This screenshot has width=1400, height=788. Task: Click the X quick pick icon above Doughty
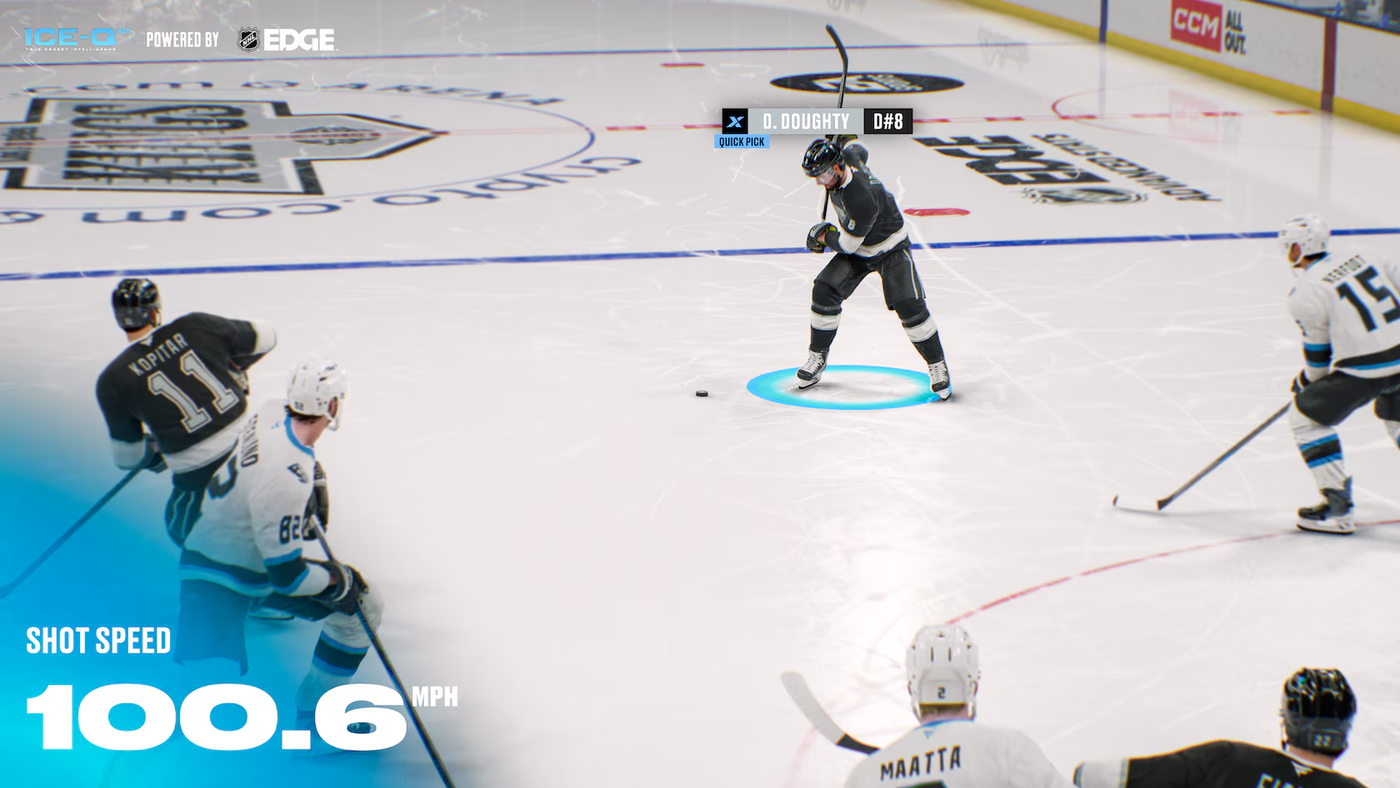click(x=735, y=120)
